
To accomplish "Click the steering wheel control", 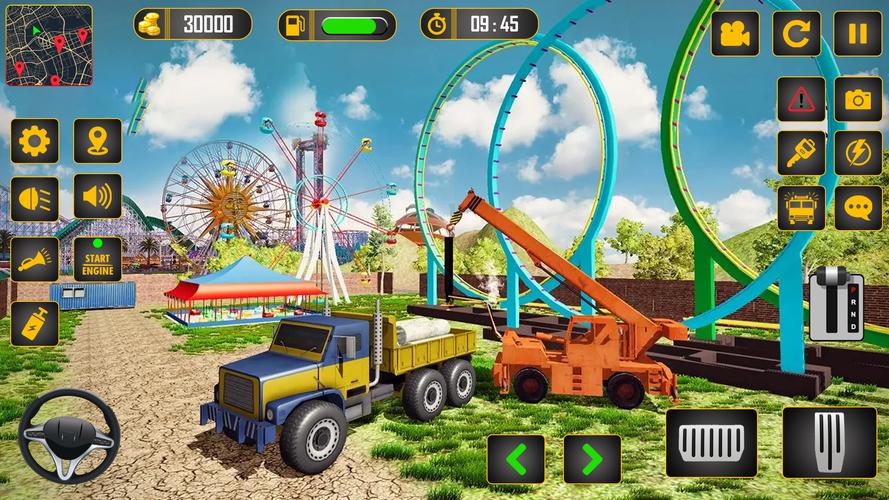I will tap(69, 436).
